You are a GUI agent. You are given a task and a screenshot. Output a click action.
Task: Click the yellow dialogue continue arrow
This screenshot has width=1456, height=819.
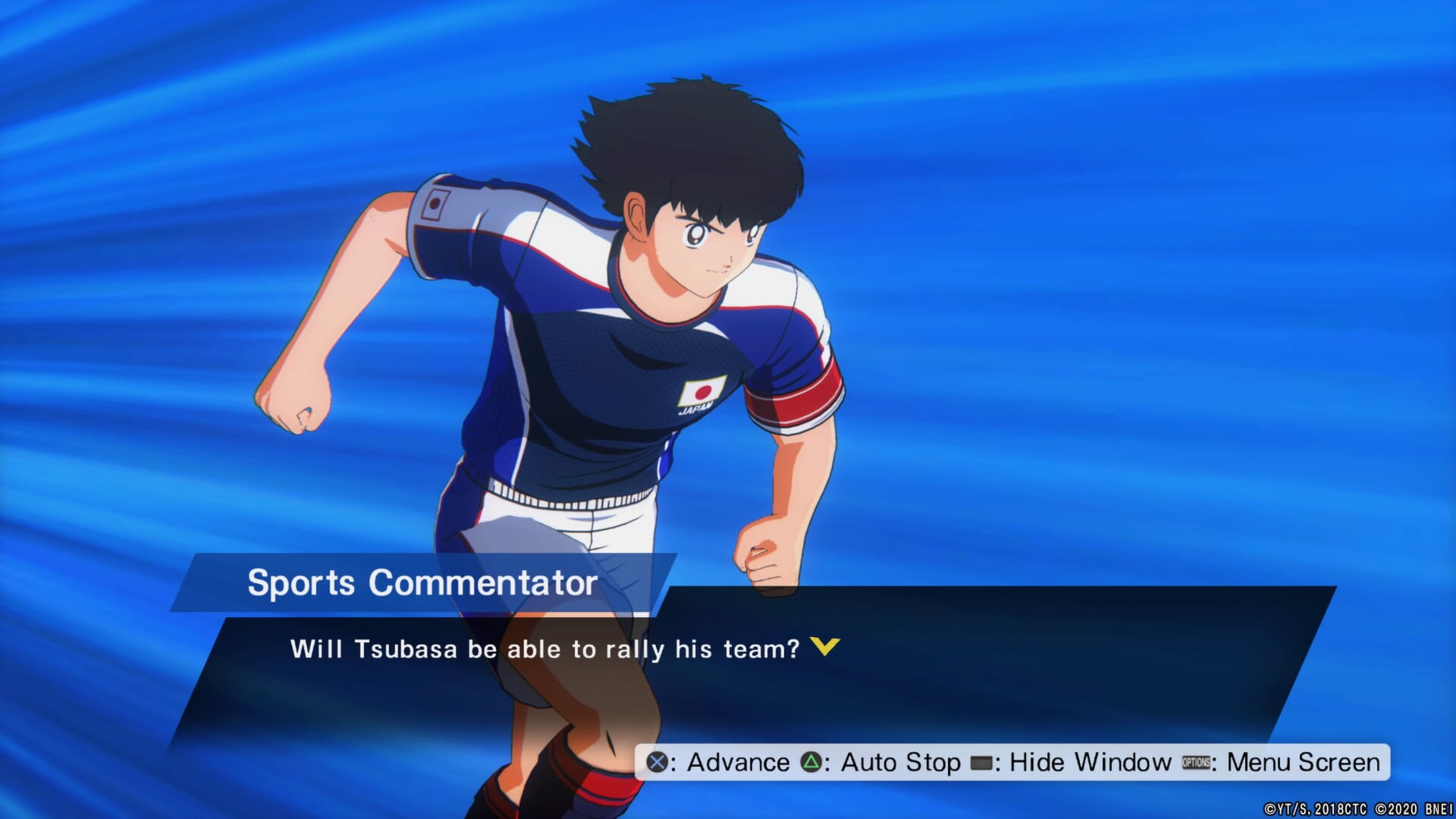(x=824, y=647)
